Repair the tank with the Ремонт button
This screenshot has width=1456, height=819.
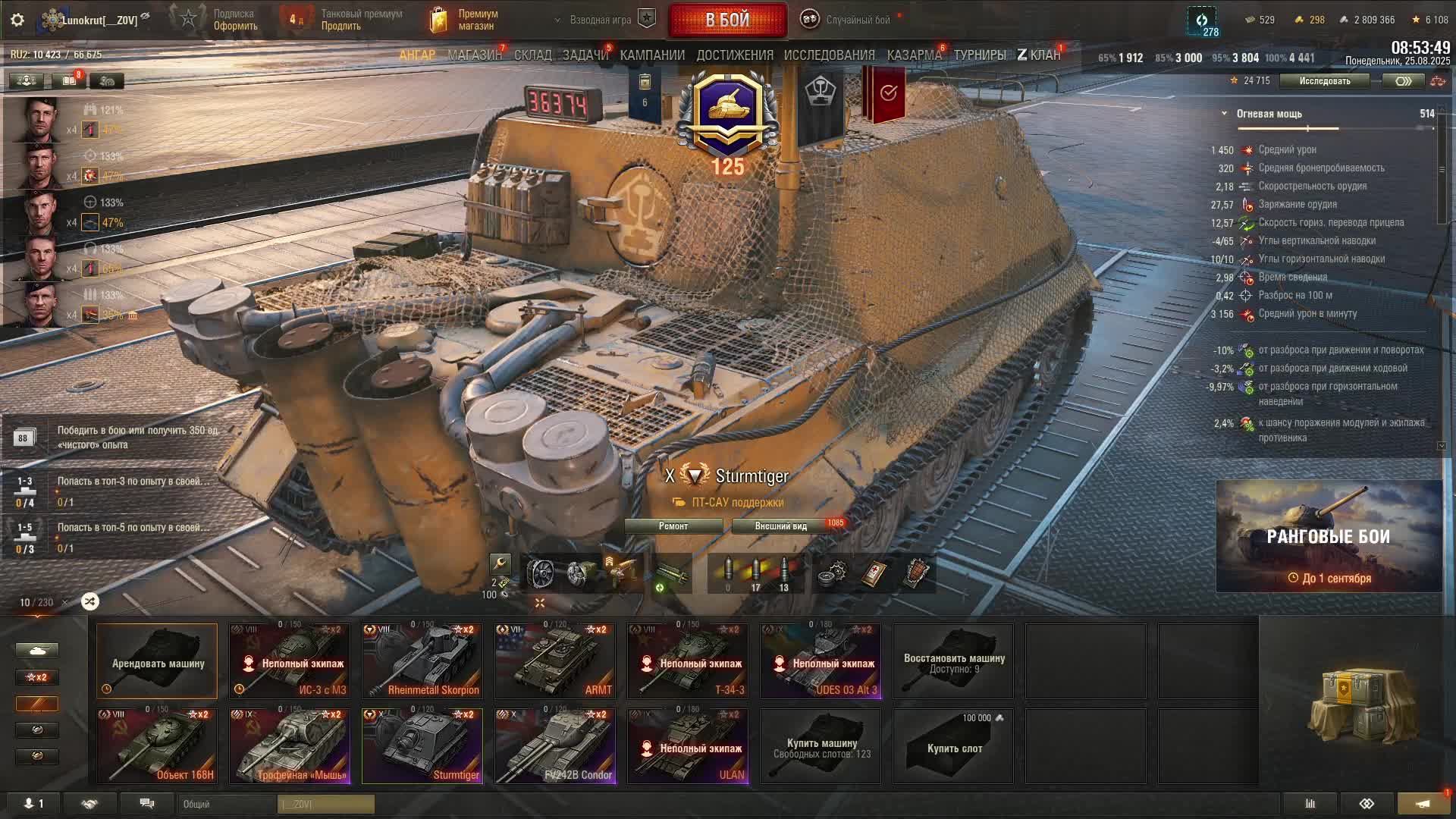click(673, 526)
